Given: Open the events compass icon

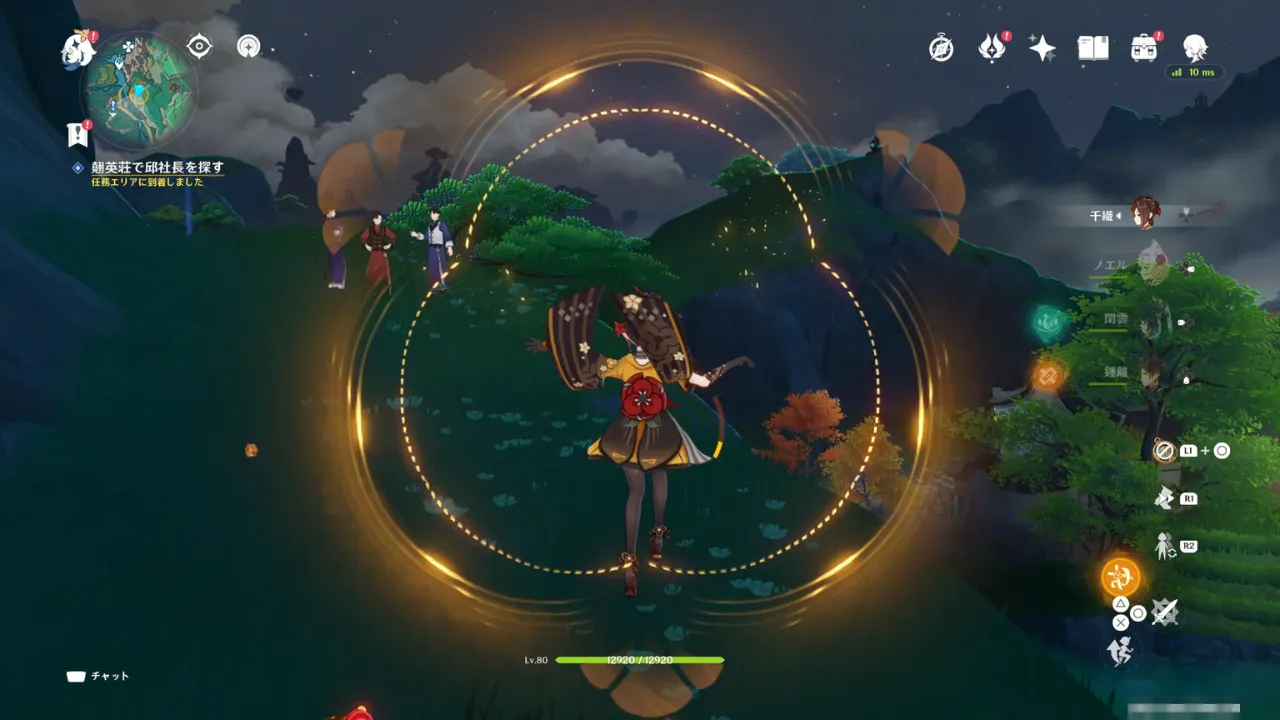Looking at the screenshot, I should point(941,48).
